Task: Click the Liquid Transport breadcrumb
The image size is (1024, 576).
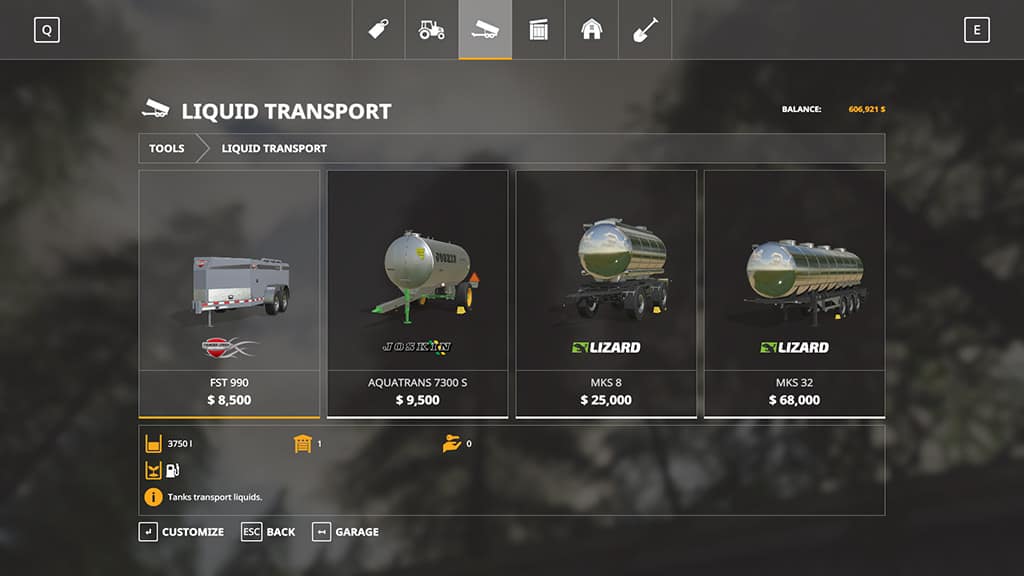Action: coord(274,148)
